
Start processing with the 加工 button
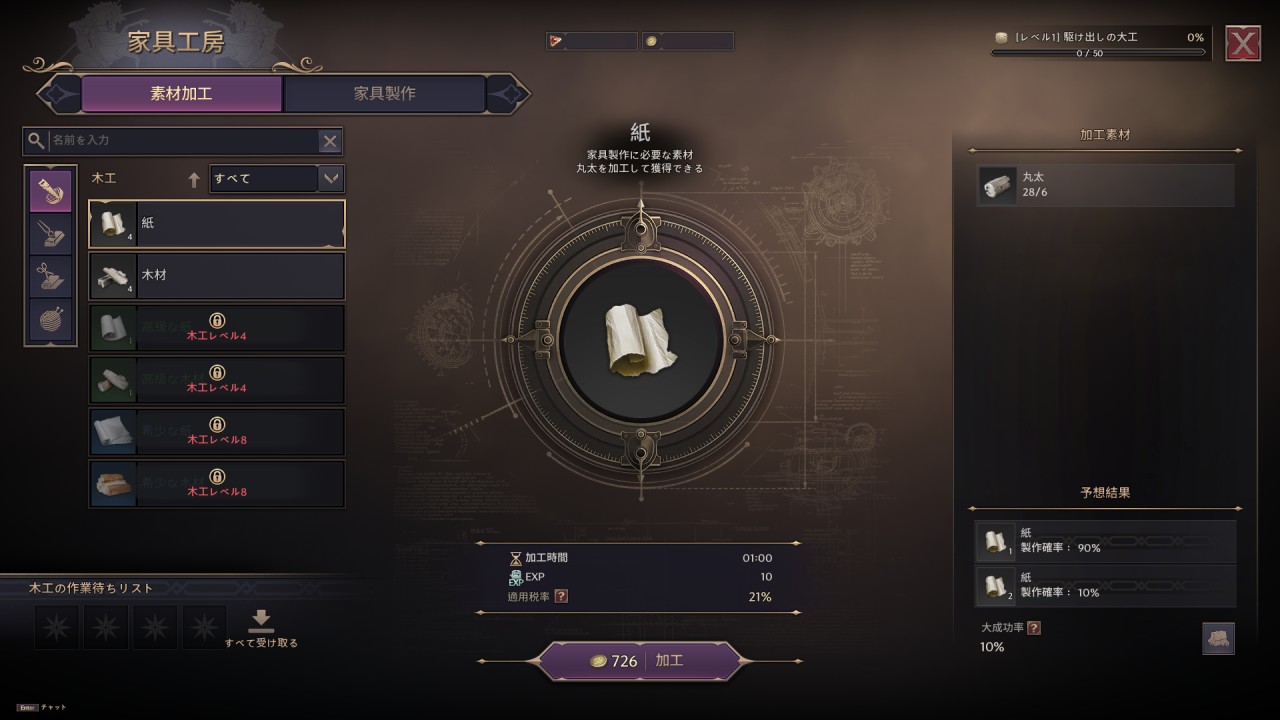coord(641,661)
